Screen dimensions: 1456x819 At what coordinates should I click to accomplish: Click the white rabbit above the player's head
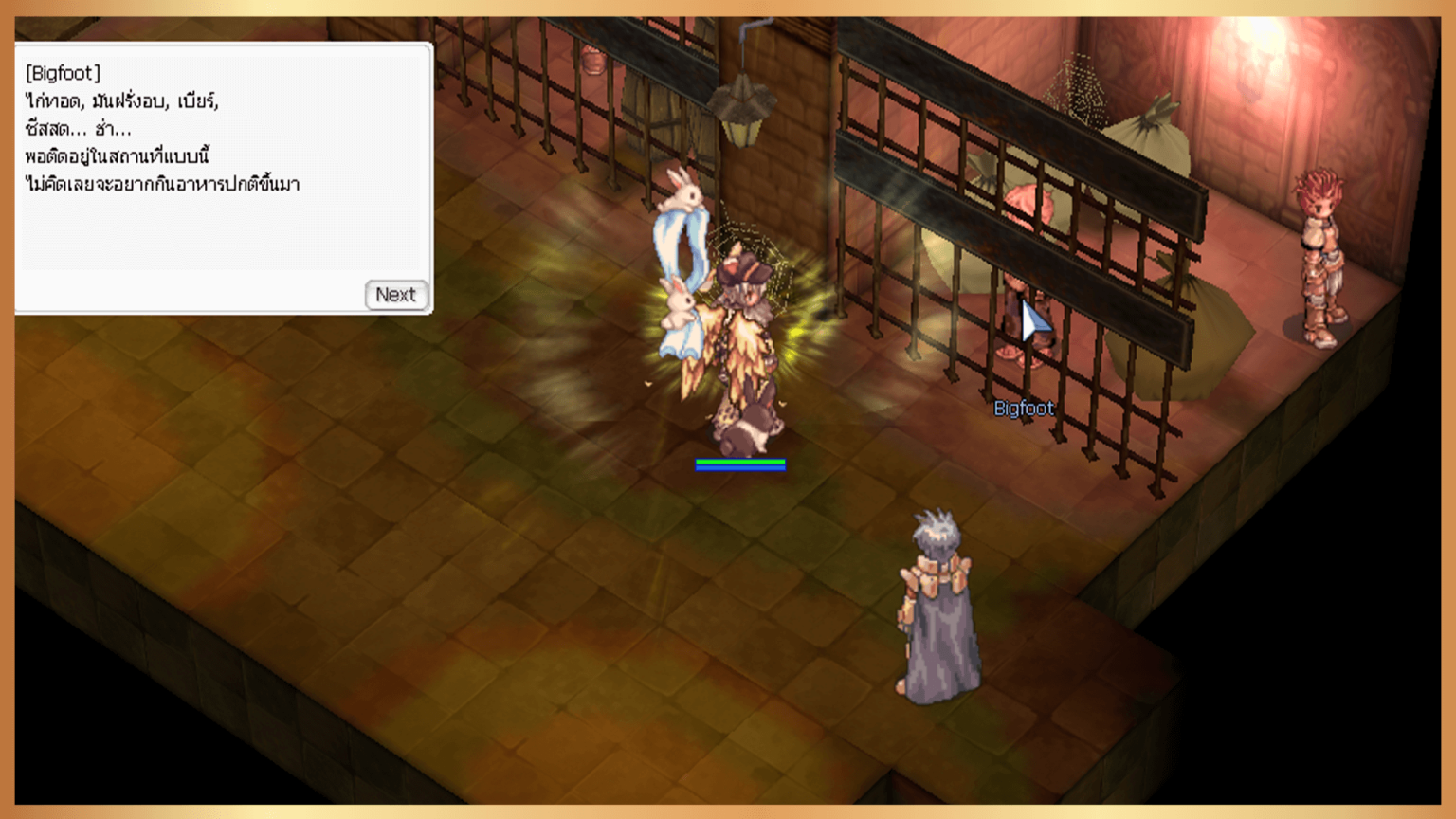684,194
